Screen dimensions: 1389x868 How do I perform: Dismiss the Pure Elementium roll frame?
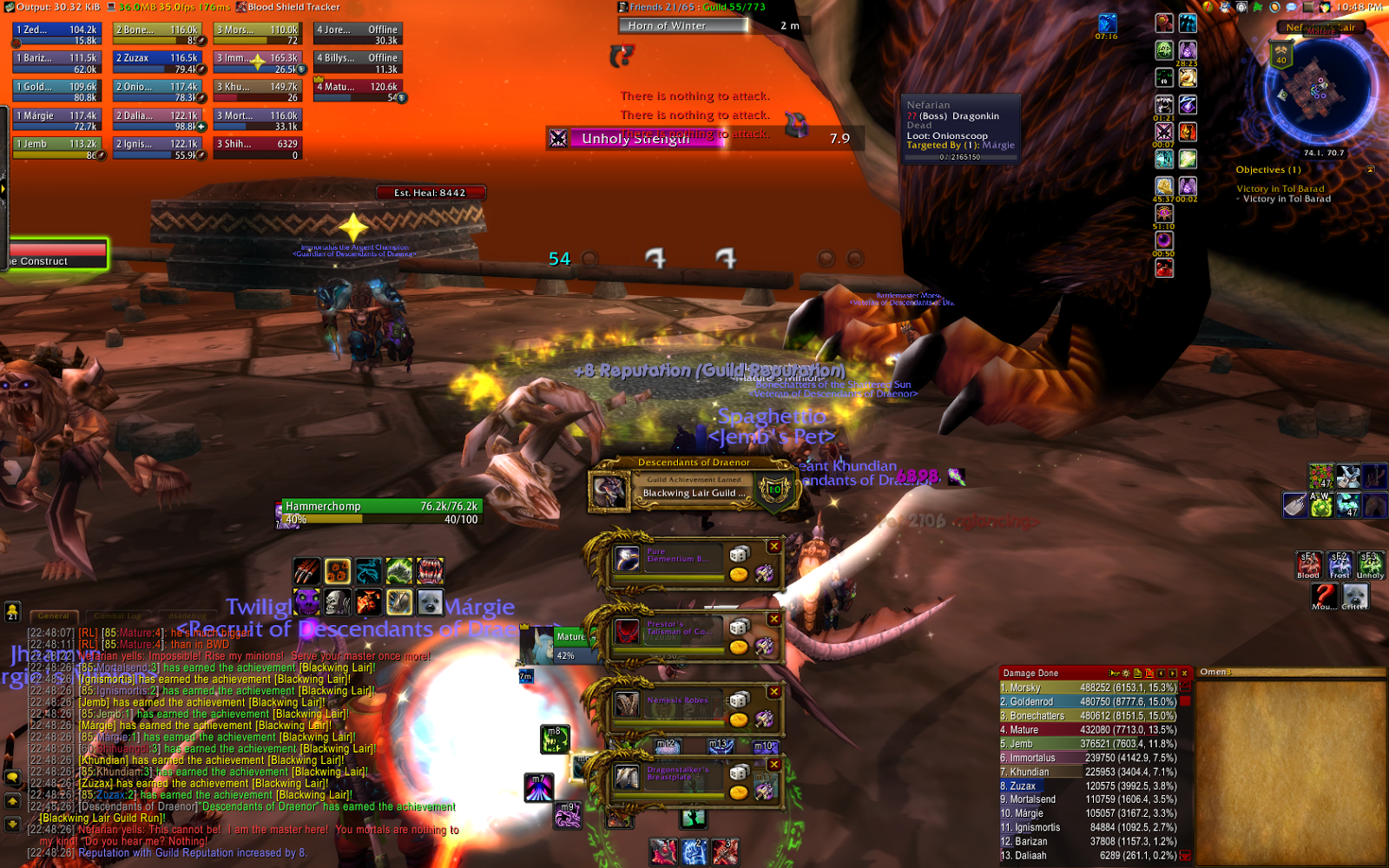tap(773, 546)
